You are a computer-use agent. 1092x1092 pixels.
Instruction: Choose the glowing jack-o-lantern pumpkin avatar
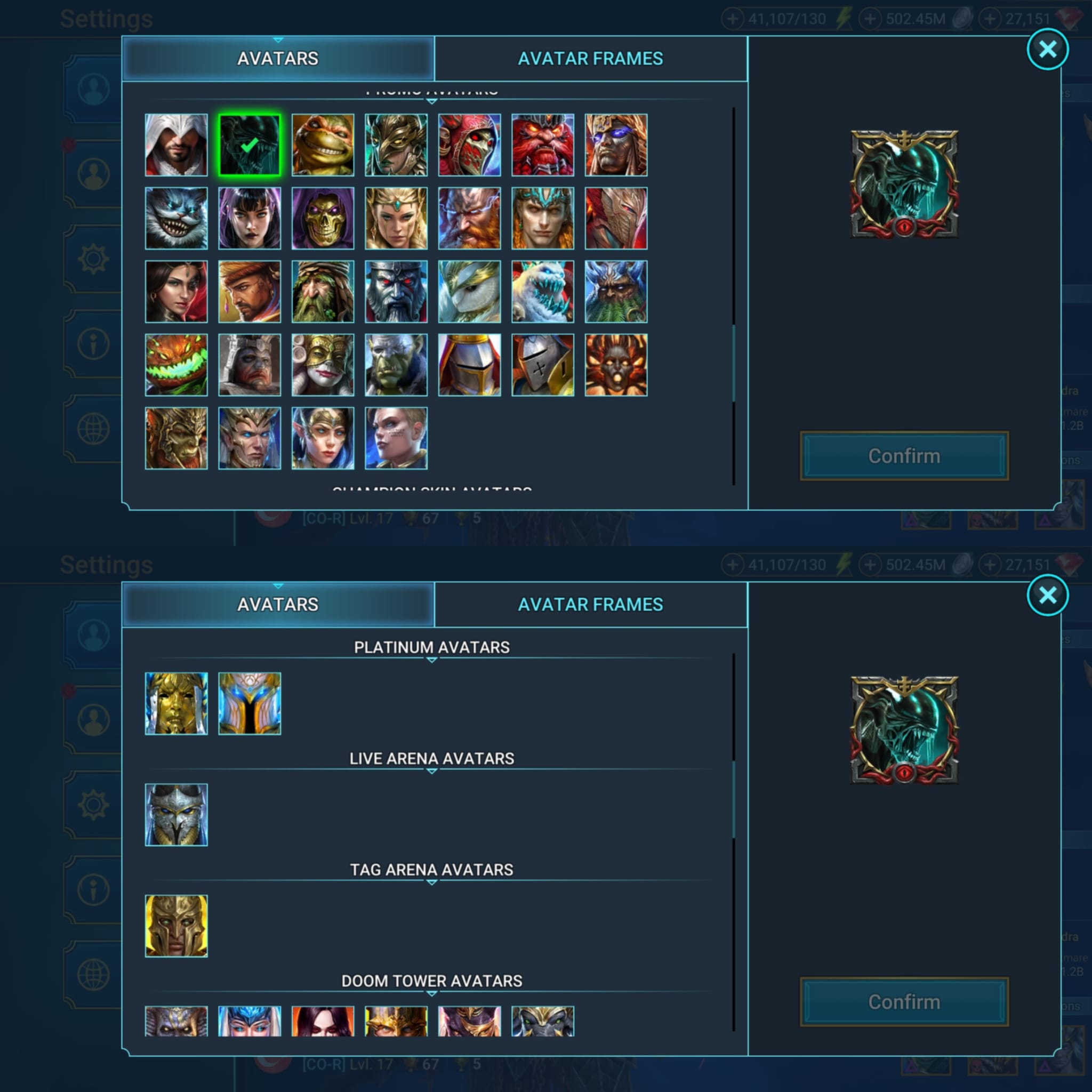click(x=176, y=365)
